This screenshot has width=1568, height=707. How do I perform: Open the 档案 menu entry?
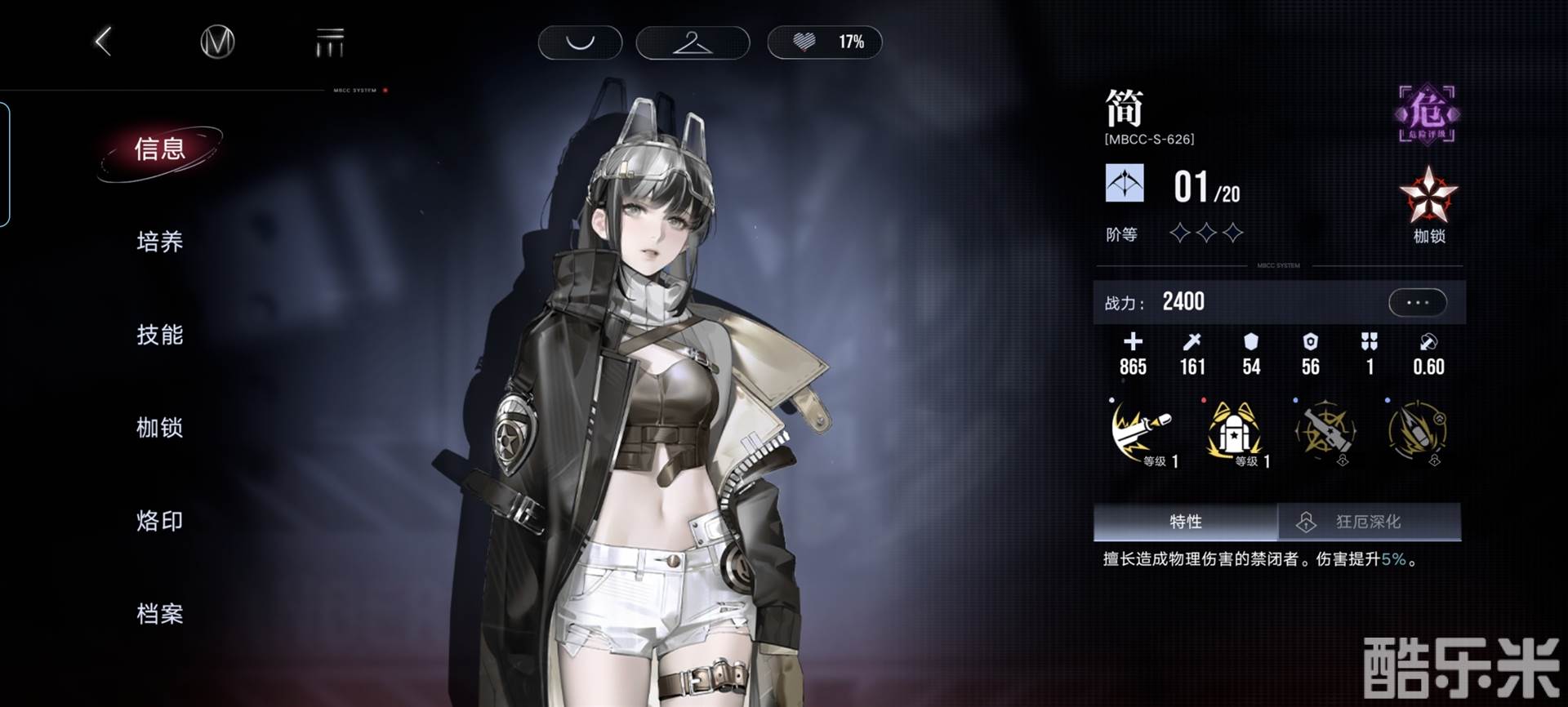point(160,614)
